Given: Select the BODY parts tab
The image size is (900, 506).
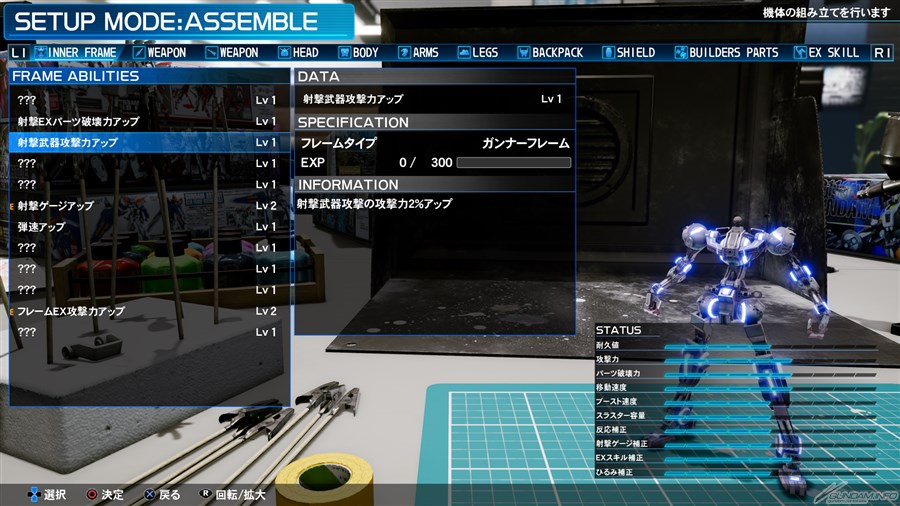Looking at the screenshot, I should (359, 52).
